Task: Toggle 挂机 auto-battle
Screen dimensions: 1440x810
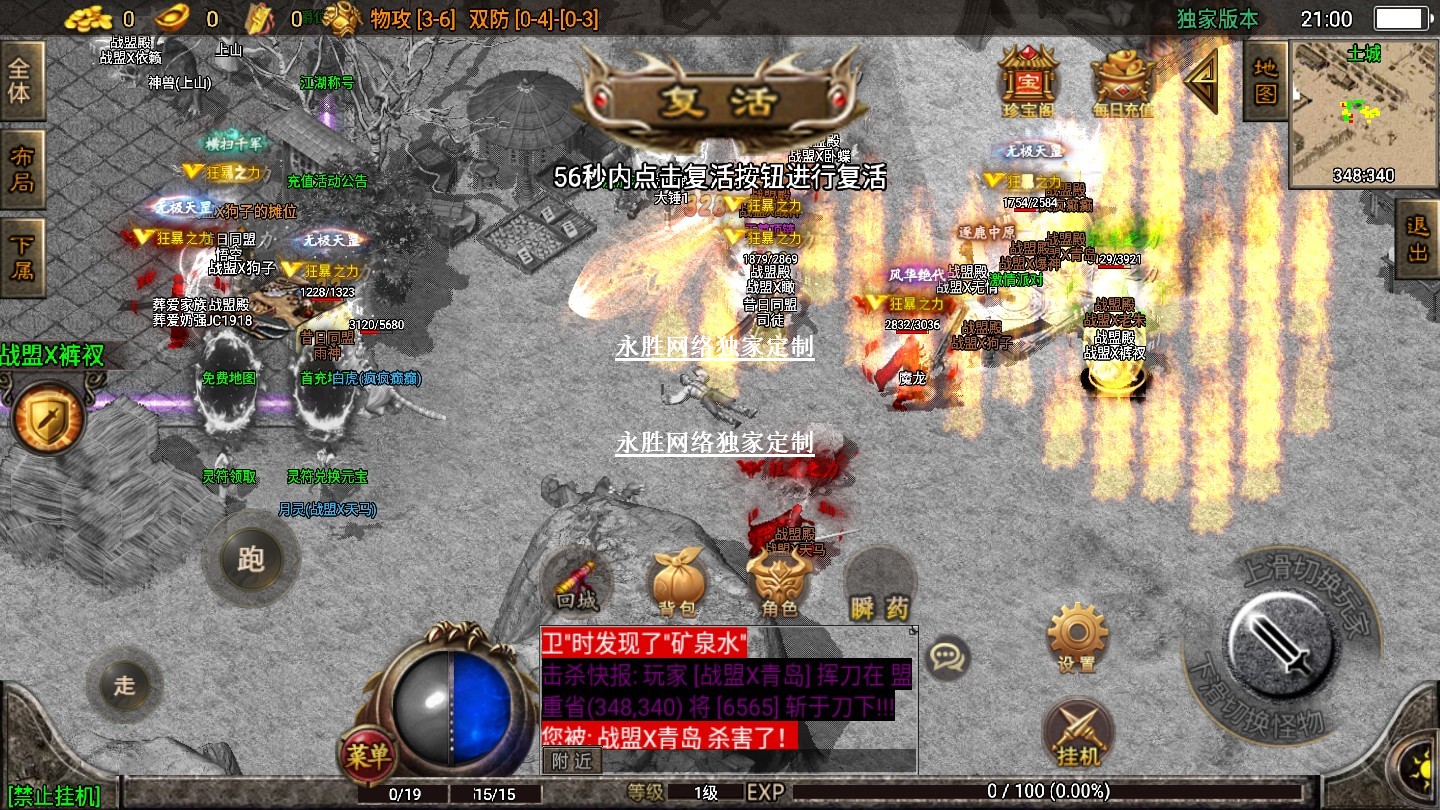Action: 1077,735
